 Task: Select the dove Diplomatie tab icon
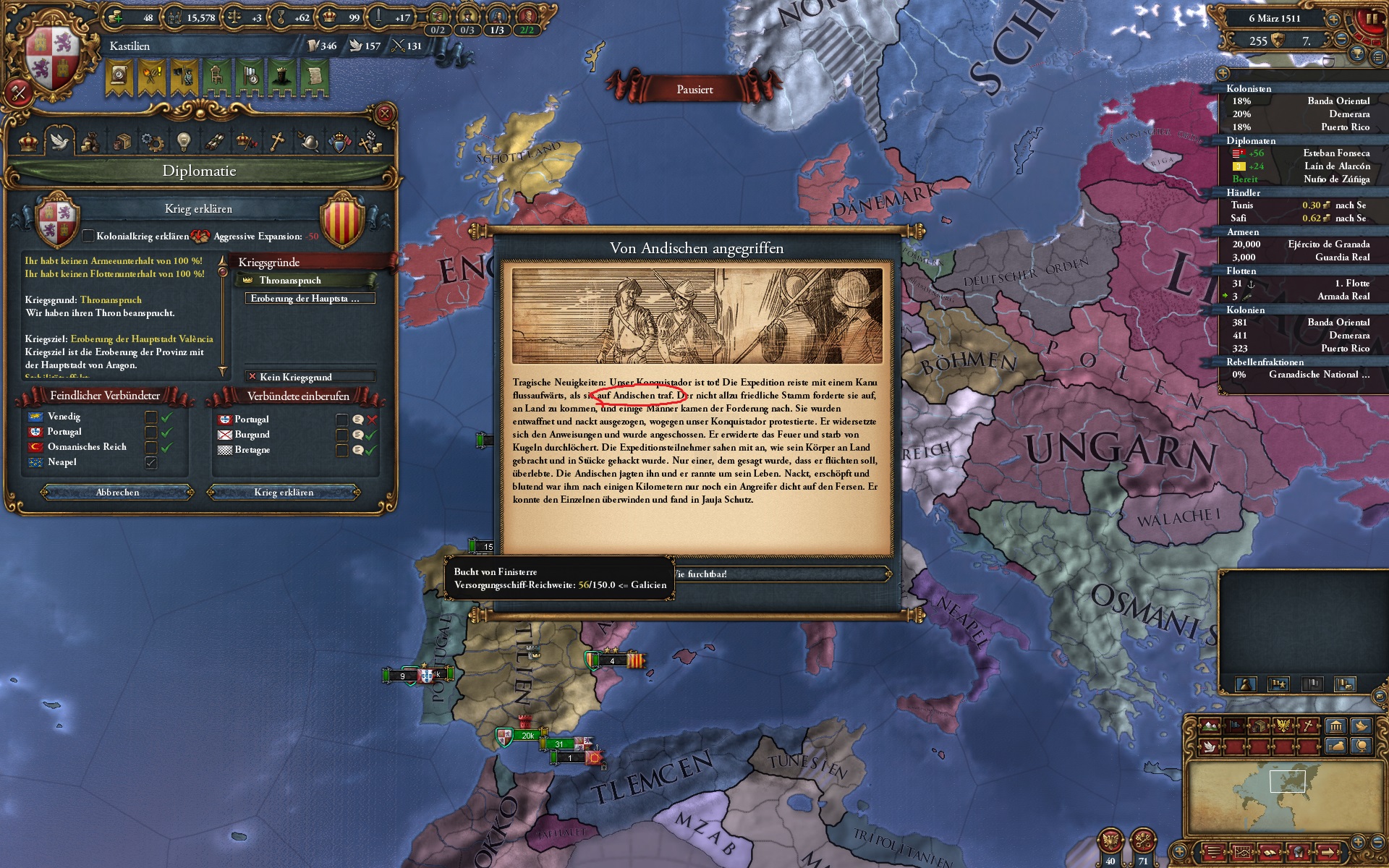pos(59,142)
